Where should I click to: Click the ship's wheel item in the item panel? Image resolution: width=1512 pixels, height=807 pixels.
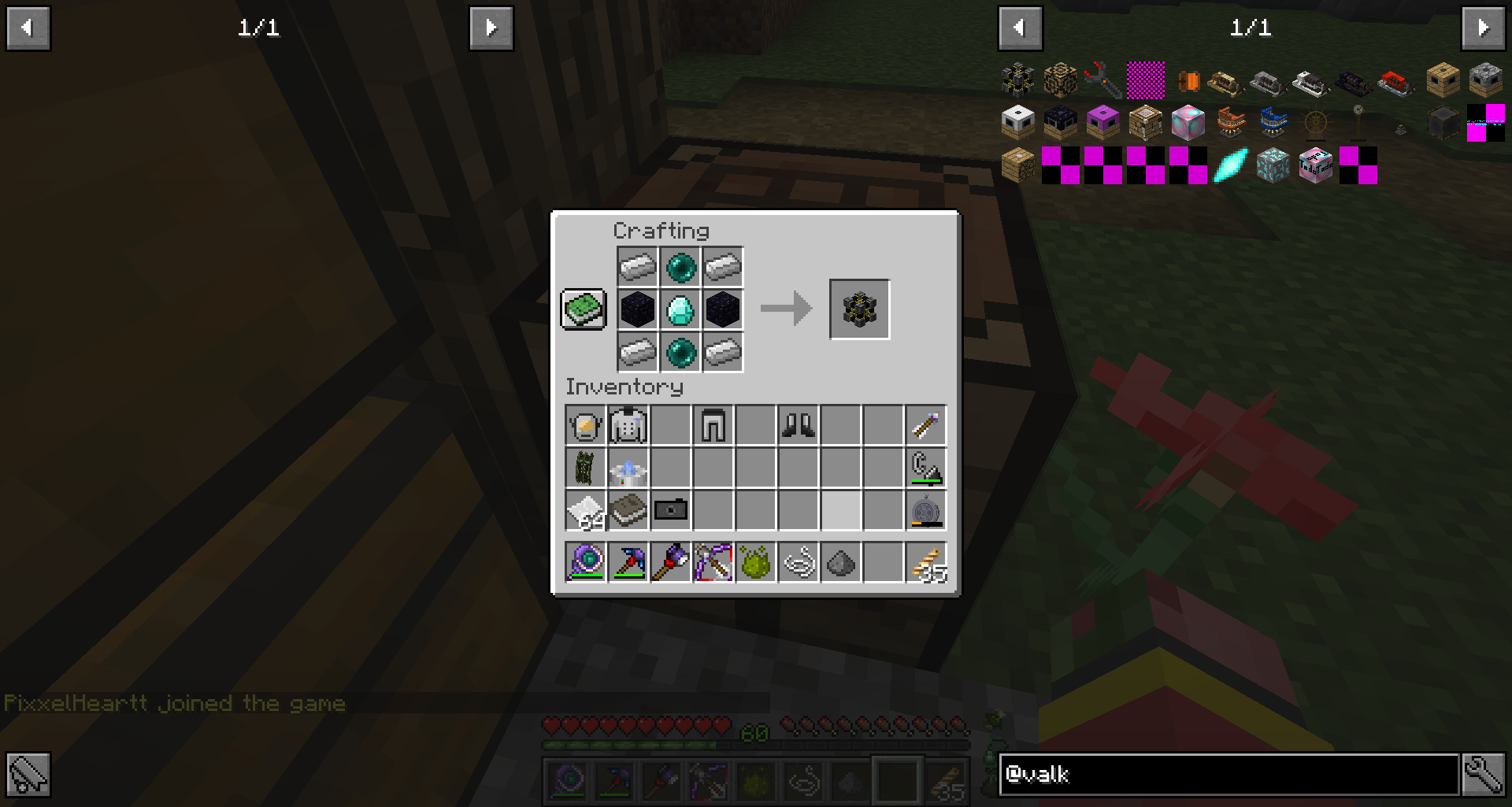click(1316, 123)
